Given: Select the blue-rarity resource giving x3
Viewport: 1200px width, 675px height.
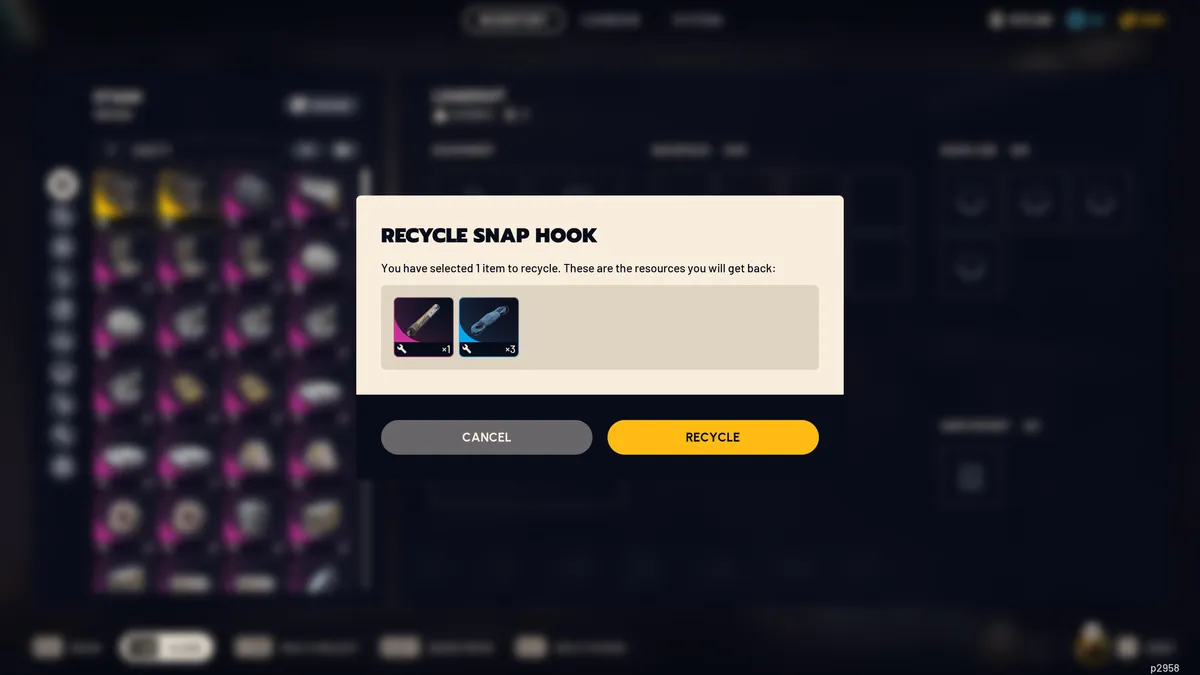Looking at the screenshot, I should click(488, 326).
